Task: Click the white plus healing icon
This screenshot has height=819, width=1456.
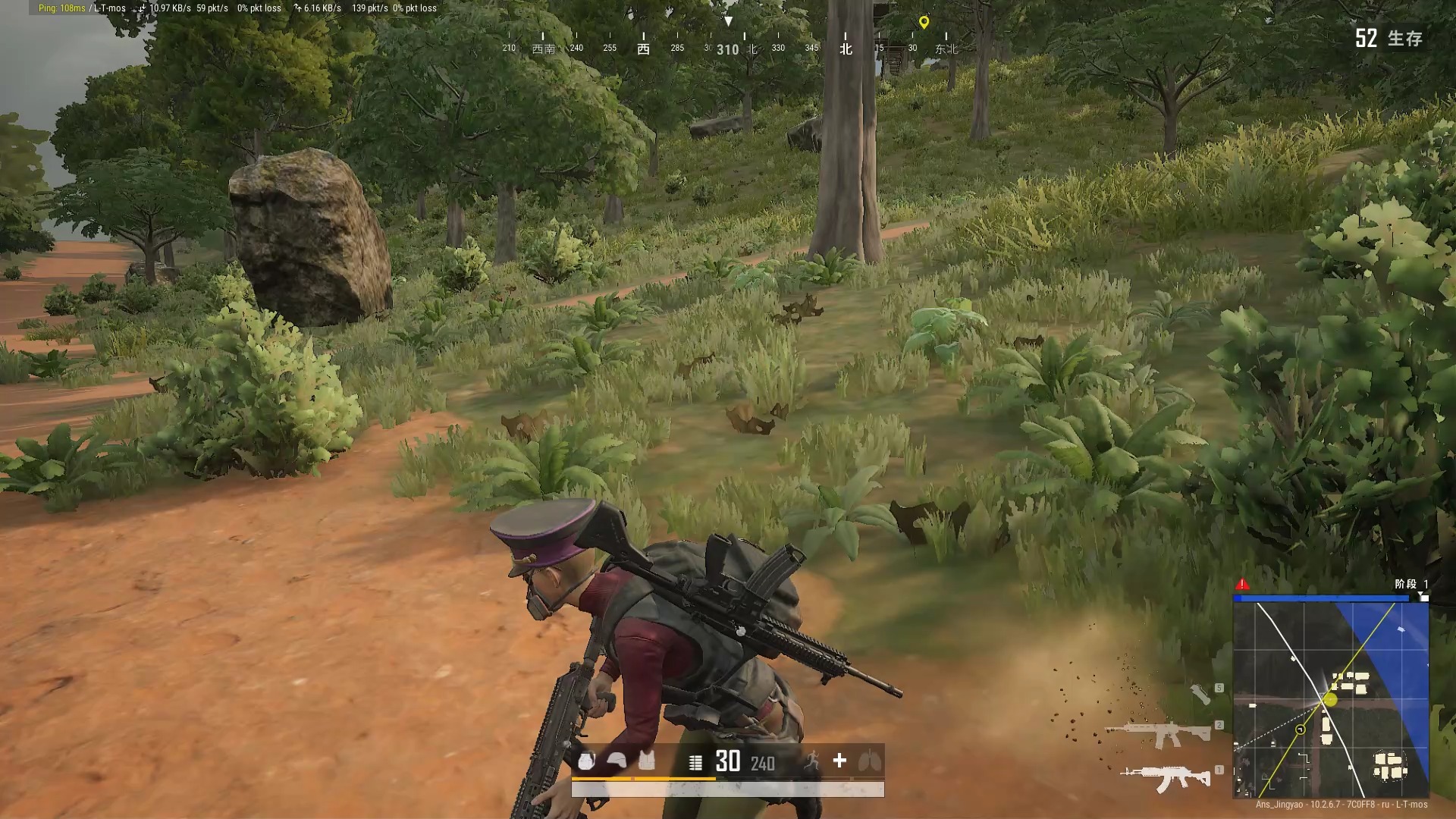Action: 839,761
